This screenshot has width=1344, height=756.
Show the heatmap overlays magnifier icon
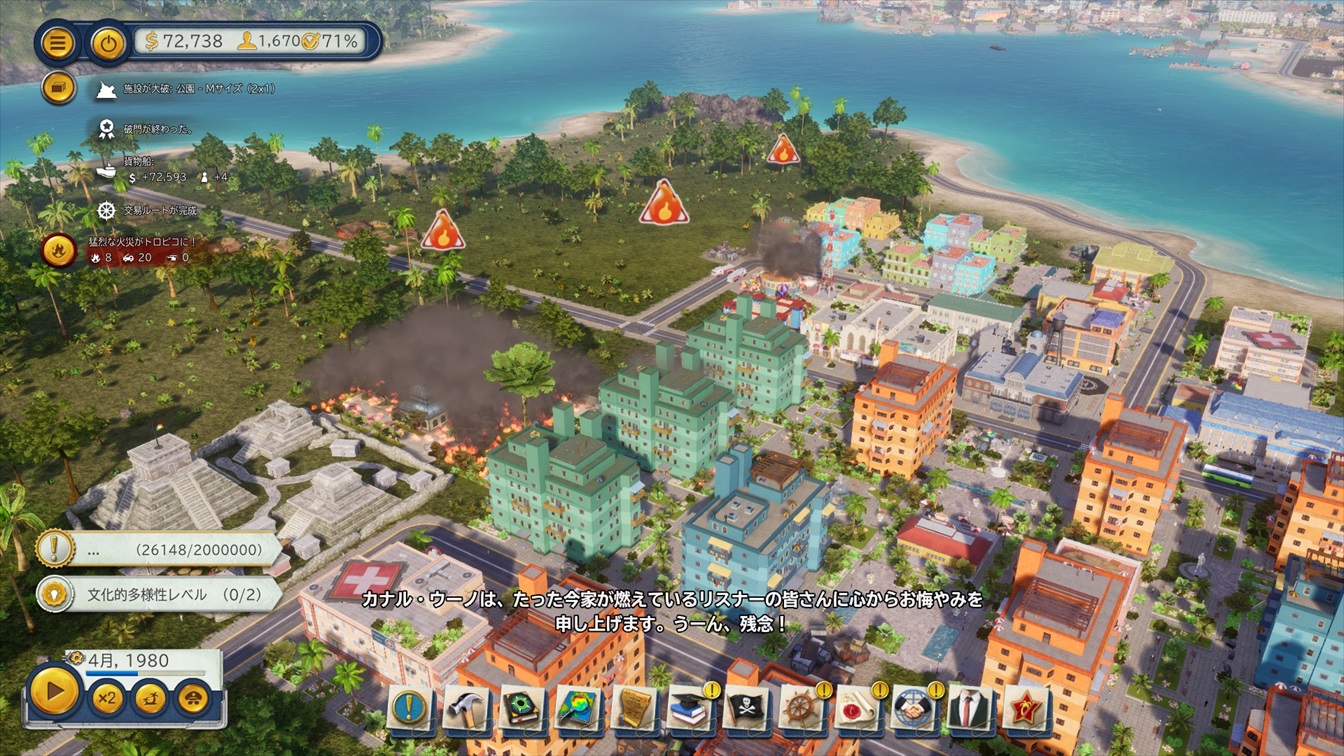[578, 708]
